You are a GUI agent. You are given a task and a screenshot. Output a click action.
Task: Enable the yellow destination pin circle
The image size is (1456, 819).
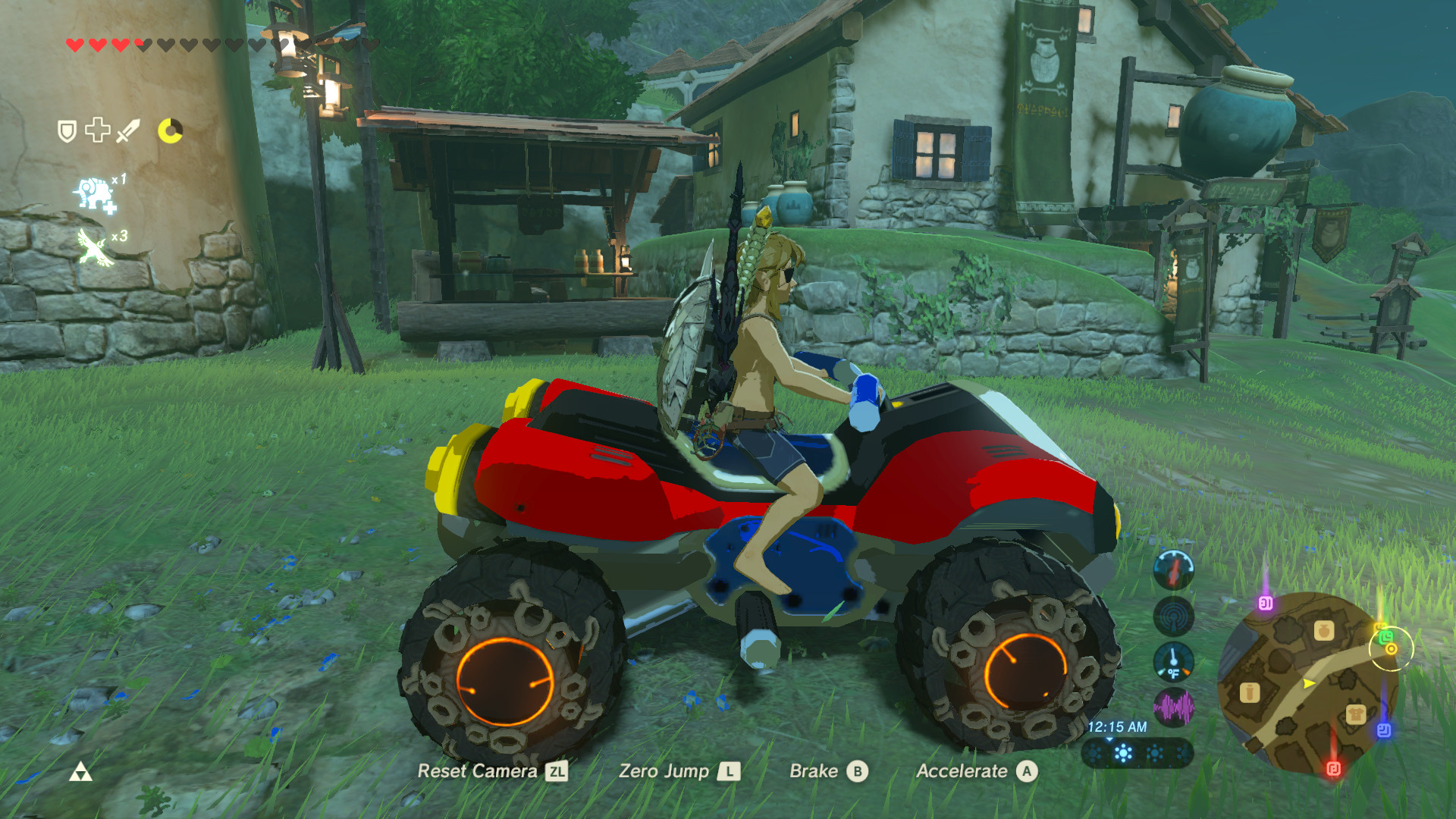(x=1392, y=650)
